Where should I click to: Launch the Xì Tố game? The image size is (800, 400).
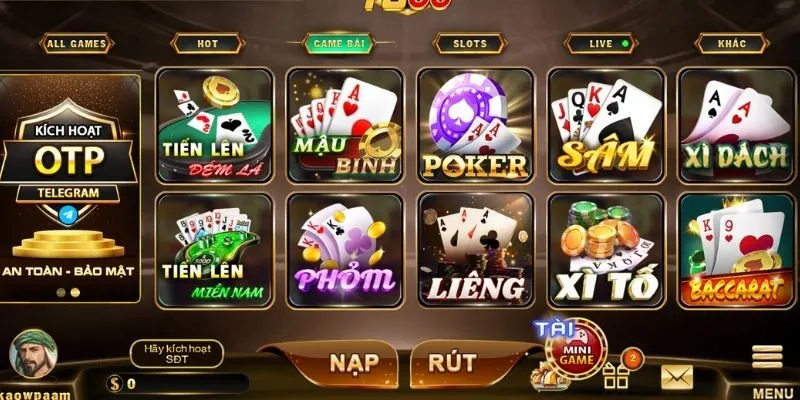point(606,250)
